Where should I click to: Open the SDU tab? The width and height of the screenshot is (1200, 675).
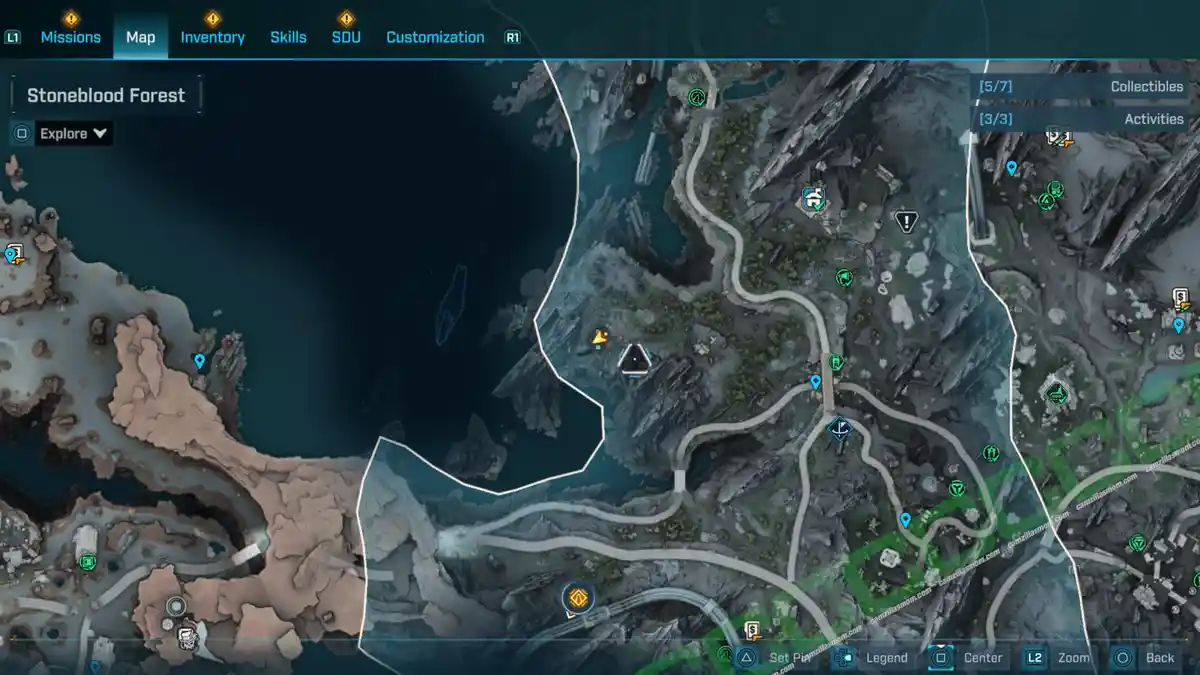pyautogui.click(x=346, y=37)
